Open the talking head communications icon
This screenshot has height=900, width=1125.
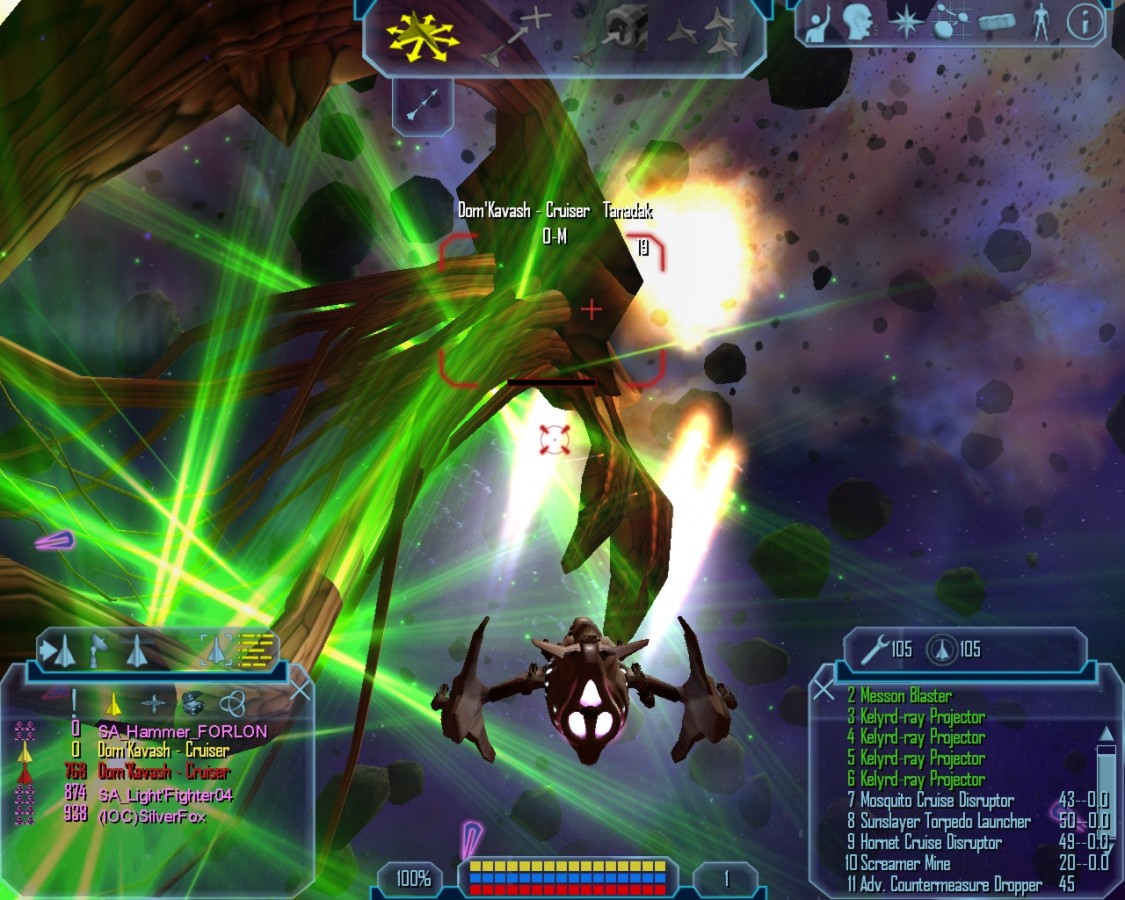point(857,23)
